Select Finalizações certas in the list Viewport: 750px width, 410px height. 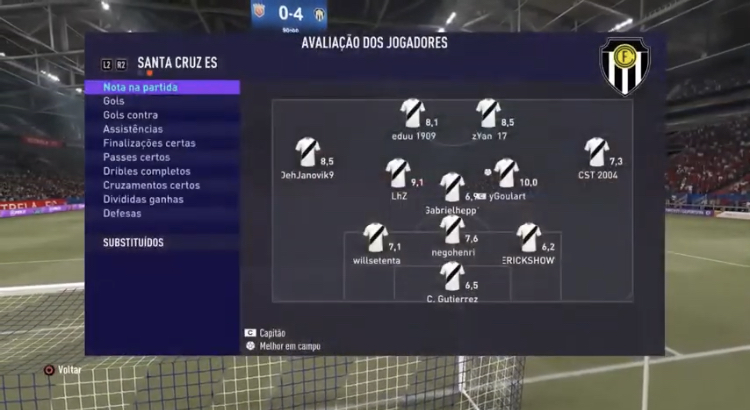pyautogui.click(x=149, y=143)
